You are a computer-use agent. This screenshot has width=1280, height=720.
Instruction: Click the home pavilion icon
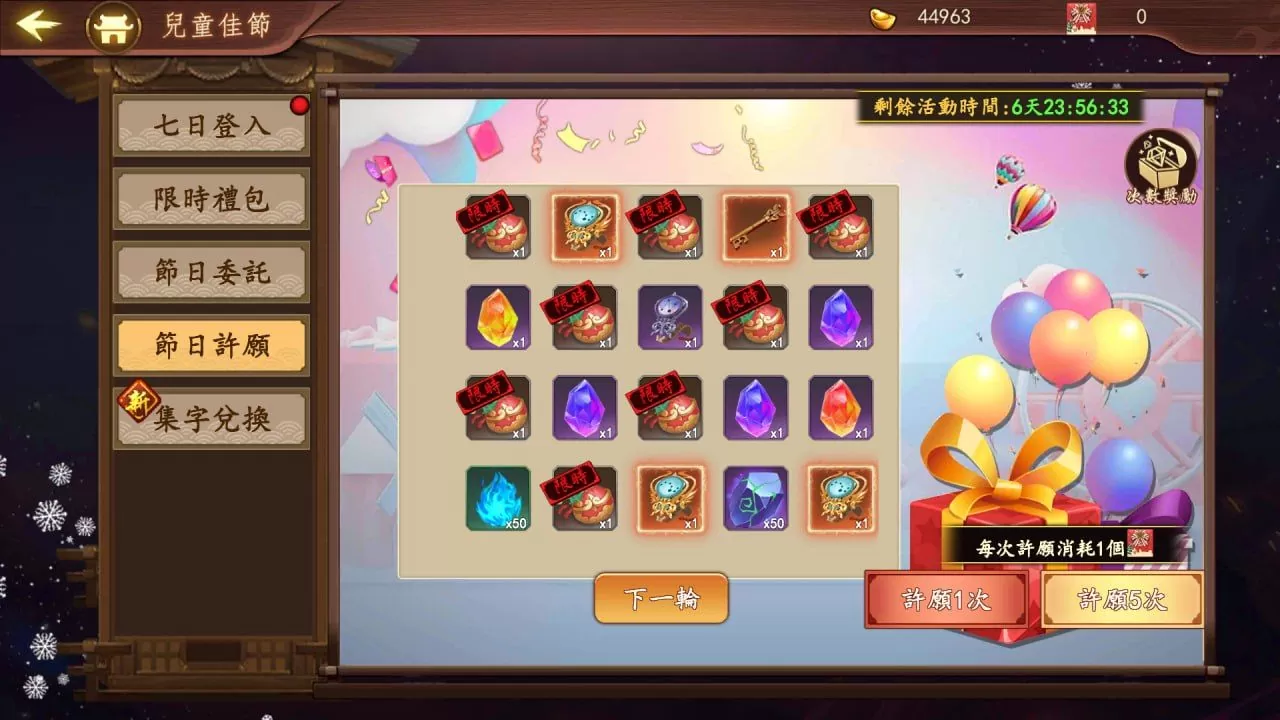(113, 26)
